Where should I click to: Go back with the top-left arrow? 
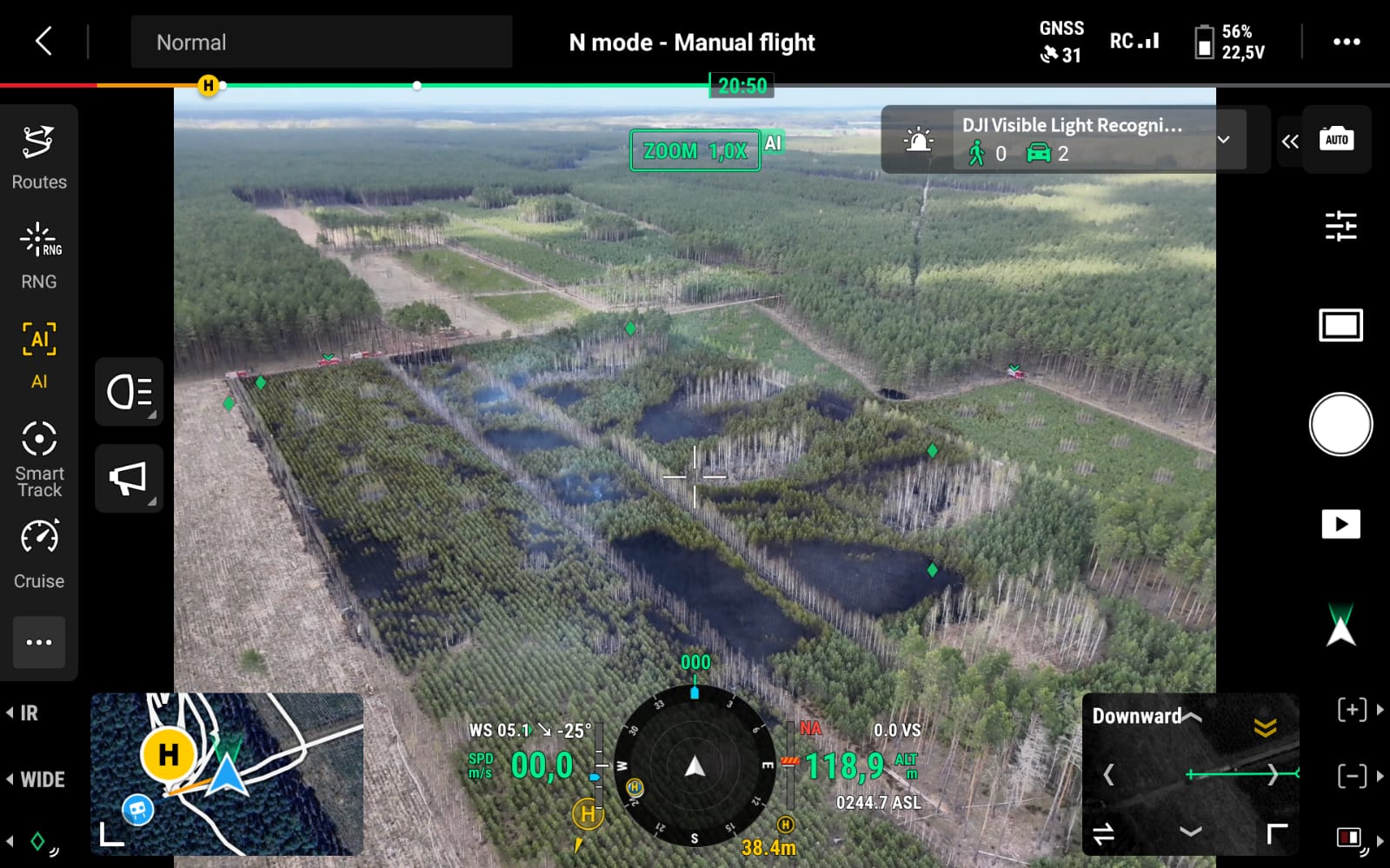pyautogui.click(x=43, y=41)
